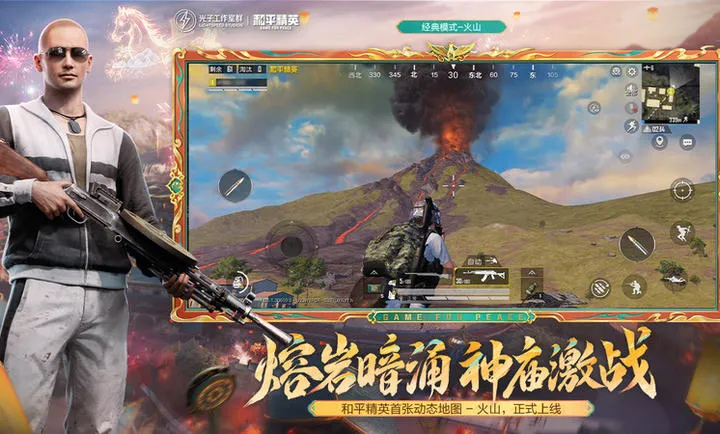Place a map marker with the pin icon
The image size is (720, 434).
pos(659,142)
